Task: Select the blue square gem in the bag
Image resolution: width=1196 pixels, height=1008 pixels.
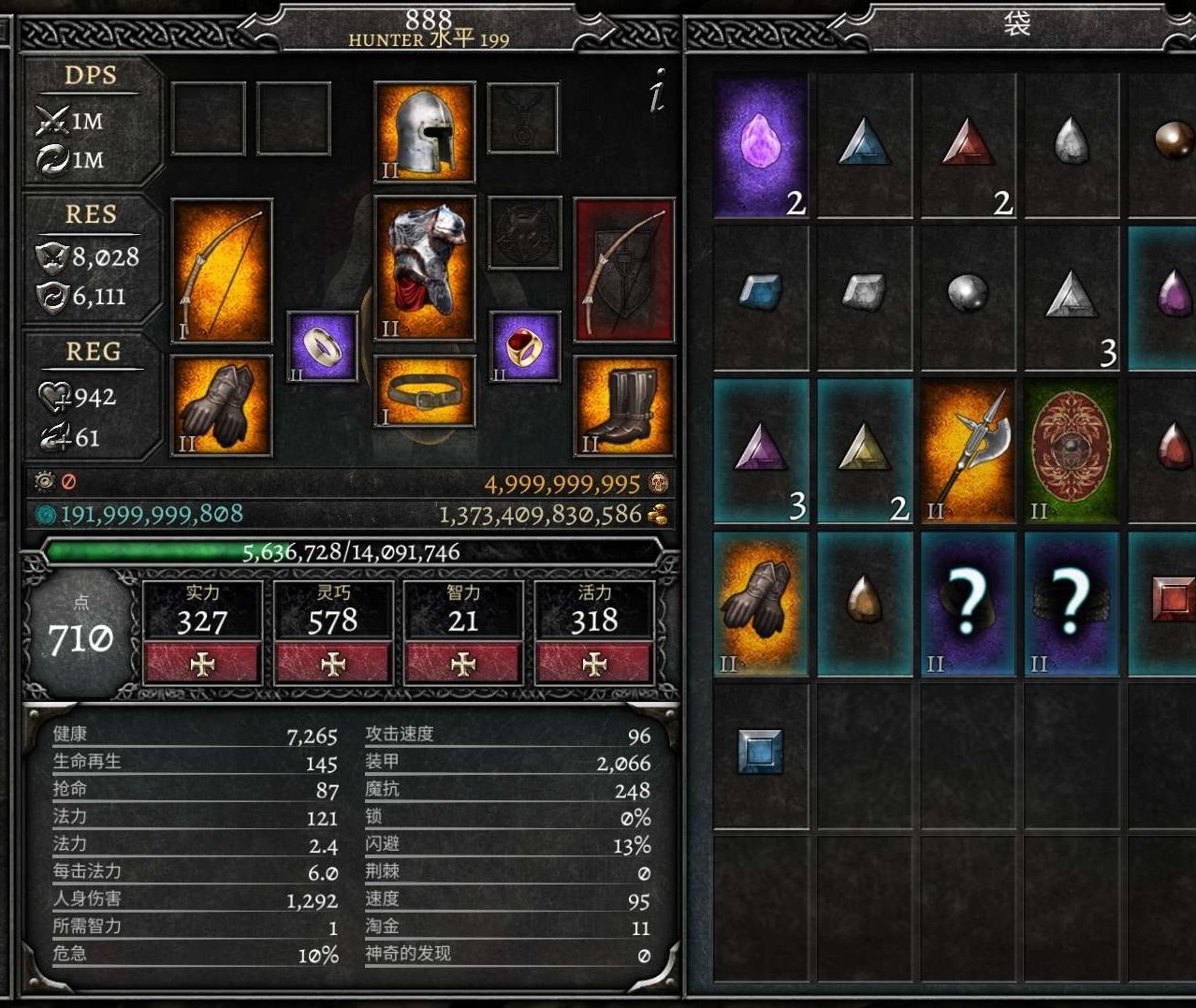Action: 760,752
